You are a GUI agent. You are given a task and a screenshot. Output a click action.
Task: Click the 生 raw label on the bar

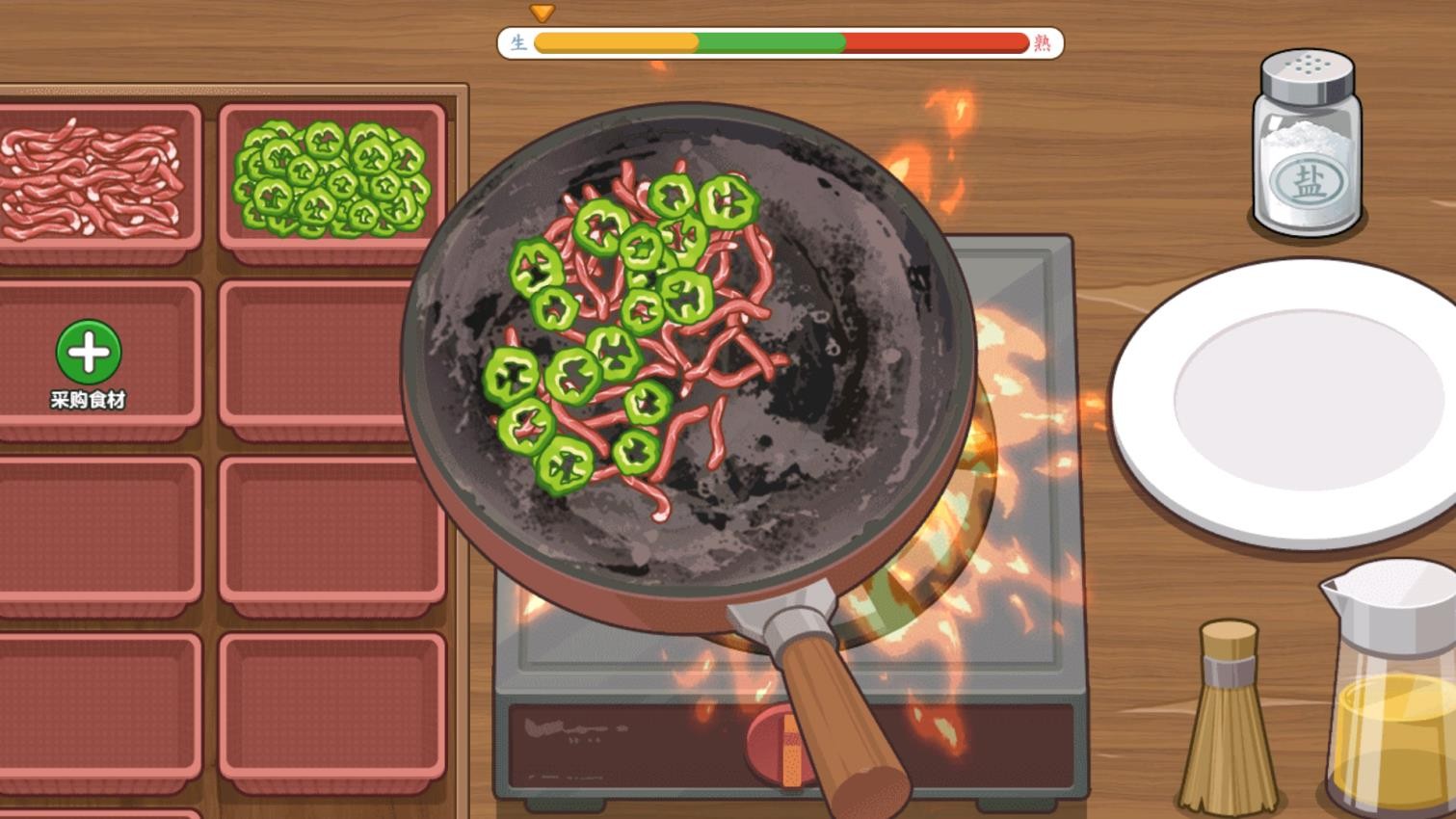pos(519,42)
